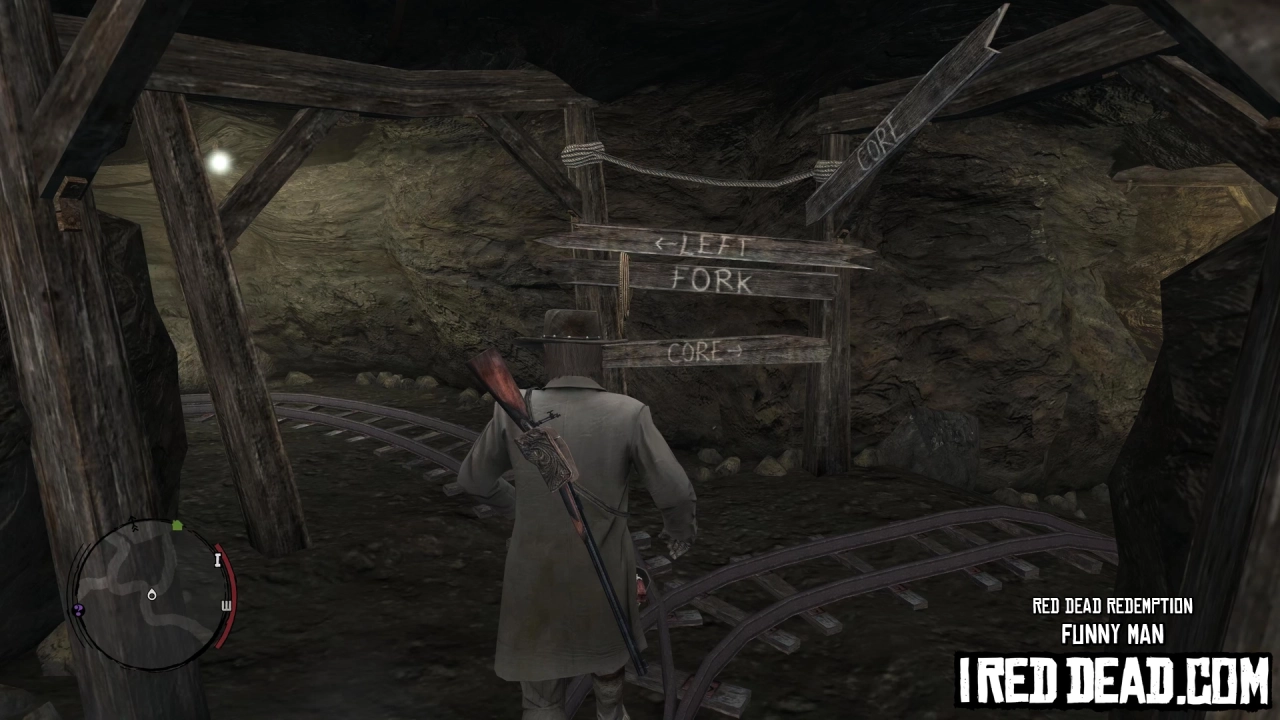Viewport: 1280px width, 720px height.
Task: Click the Roman numeral I ammo indicator
Action: [218, 561]
